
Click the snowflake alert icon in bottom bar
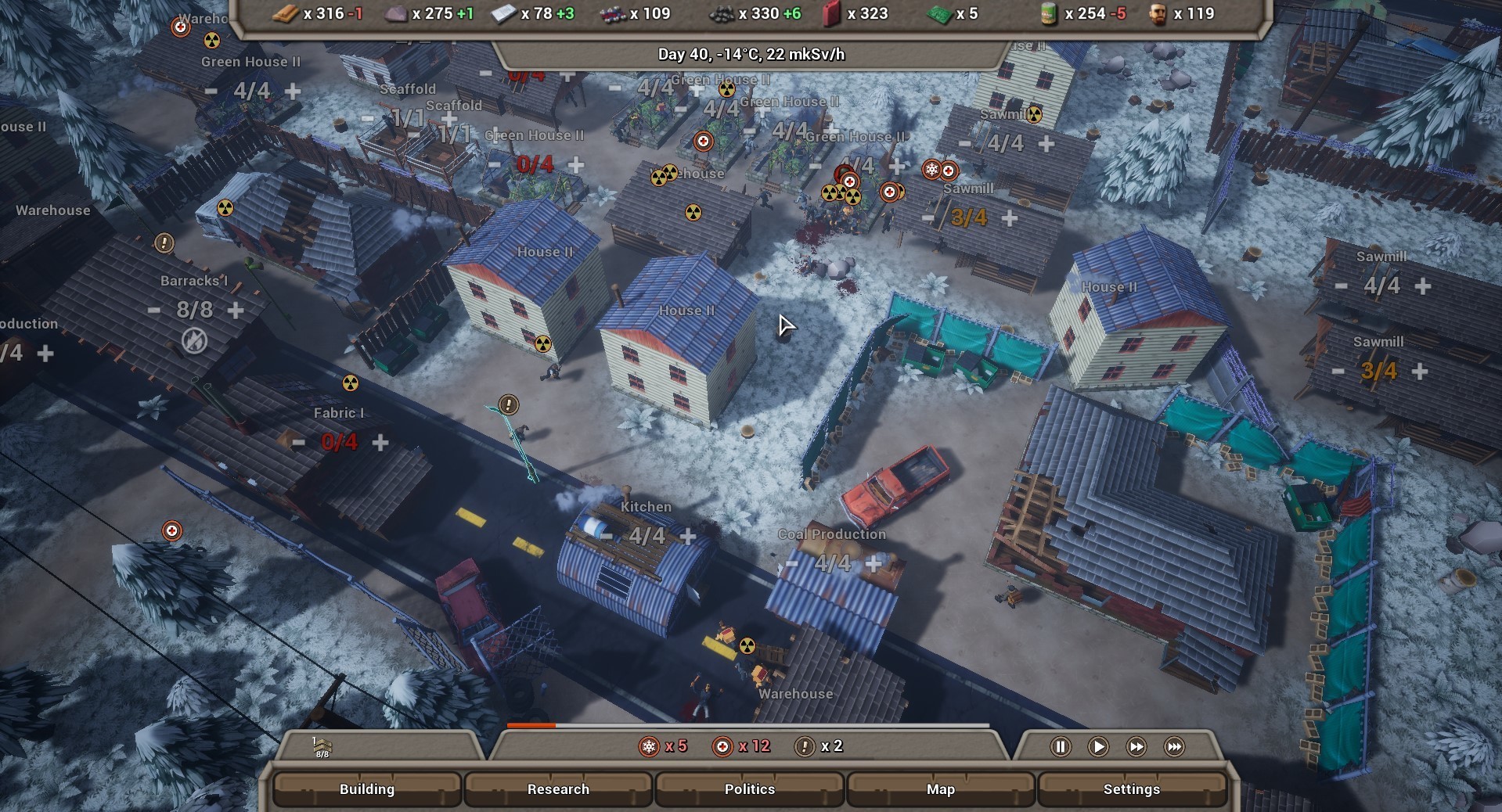648,746
